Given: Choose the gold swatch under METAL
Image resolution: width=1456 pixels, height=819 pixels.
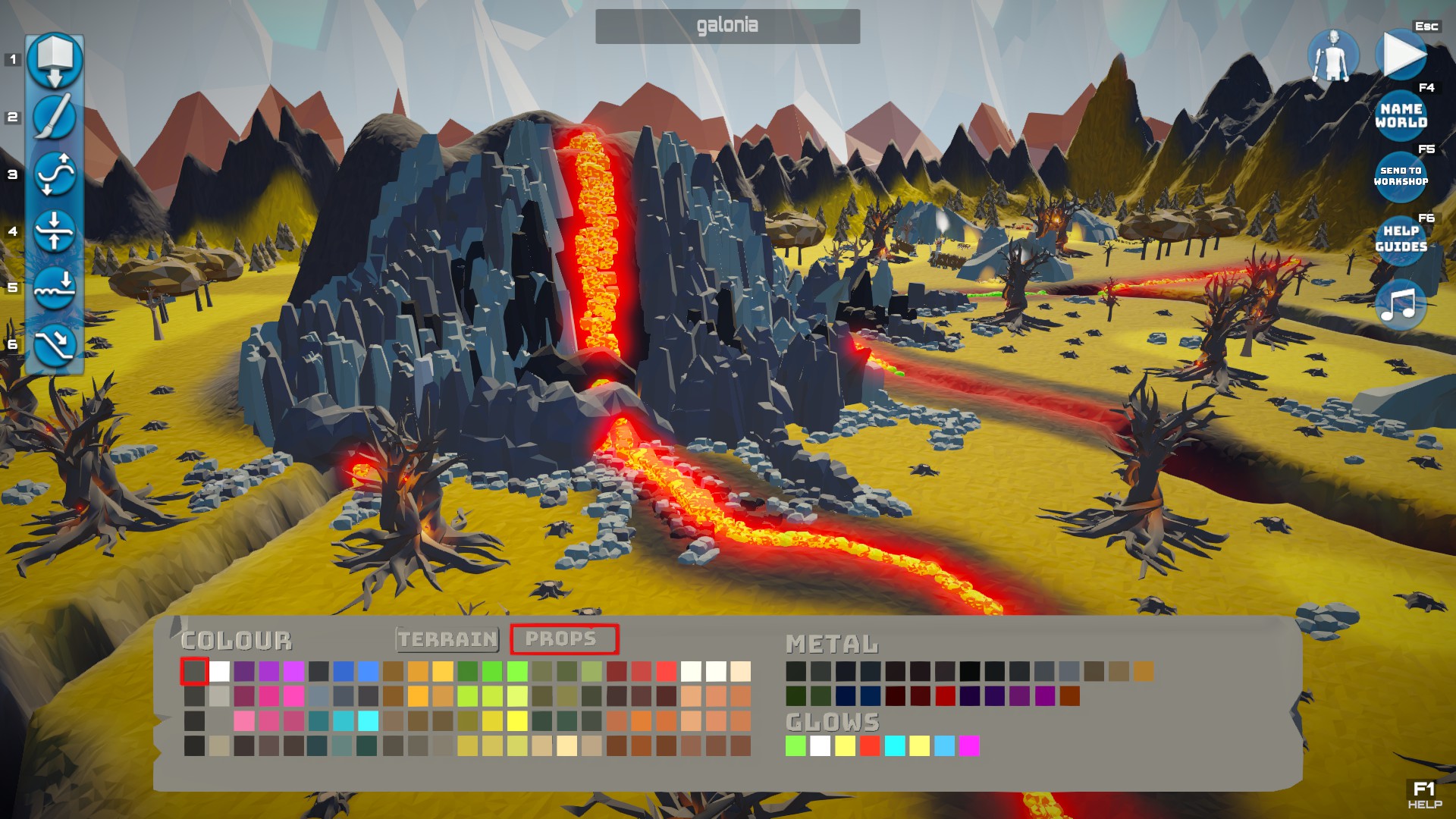Looking at the screenshot, I should pyautogui.click(x=1145, y=670).
